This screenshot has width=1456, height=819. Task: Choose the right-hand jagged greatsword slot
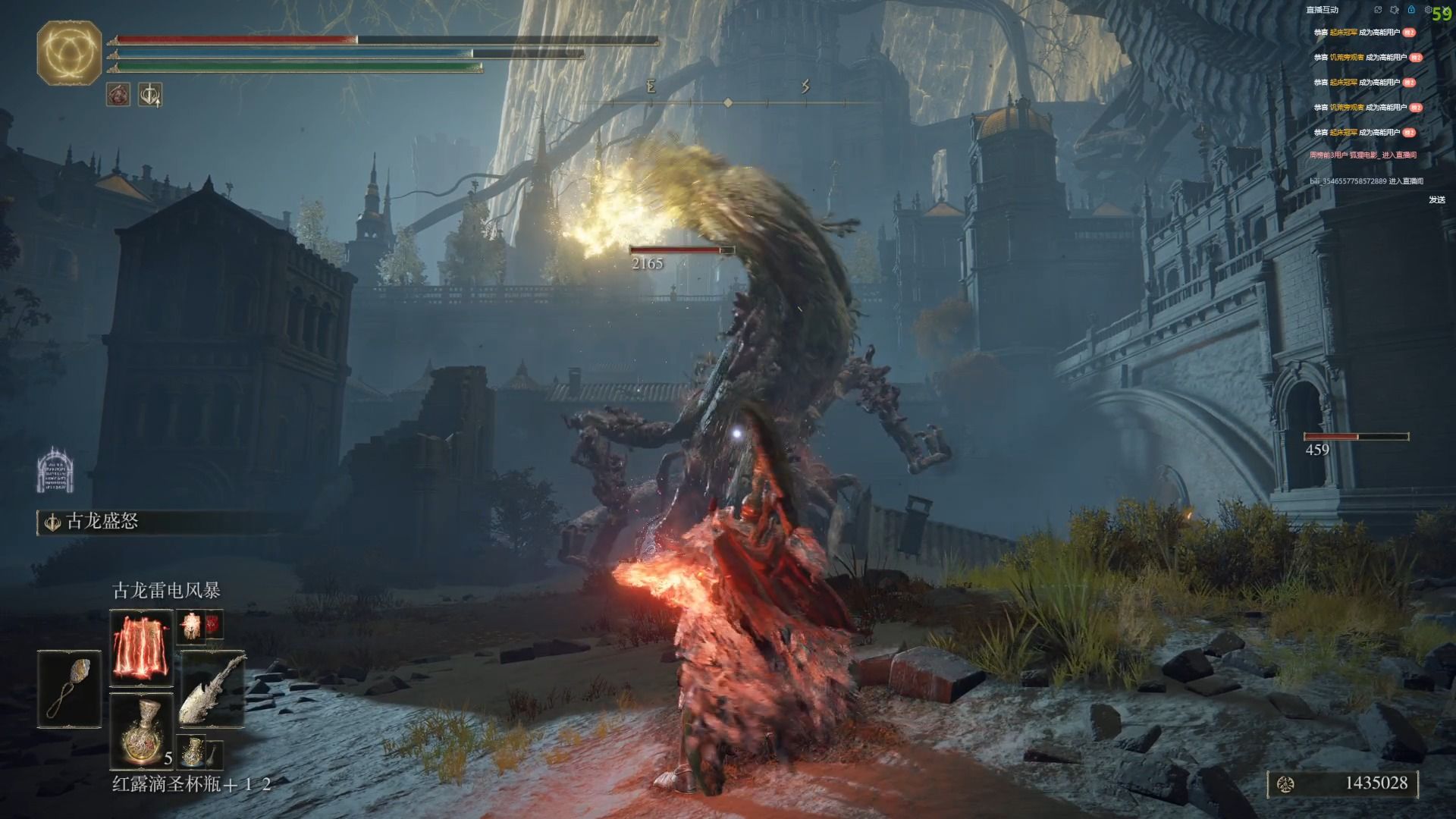pos(213,689)
